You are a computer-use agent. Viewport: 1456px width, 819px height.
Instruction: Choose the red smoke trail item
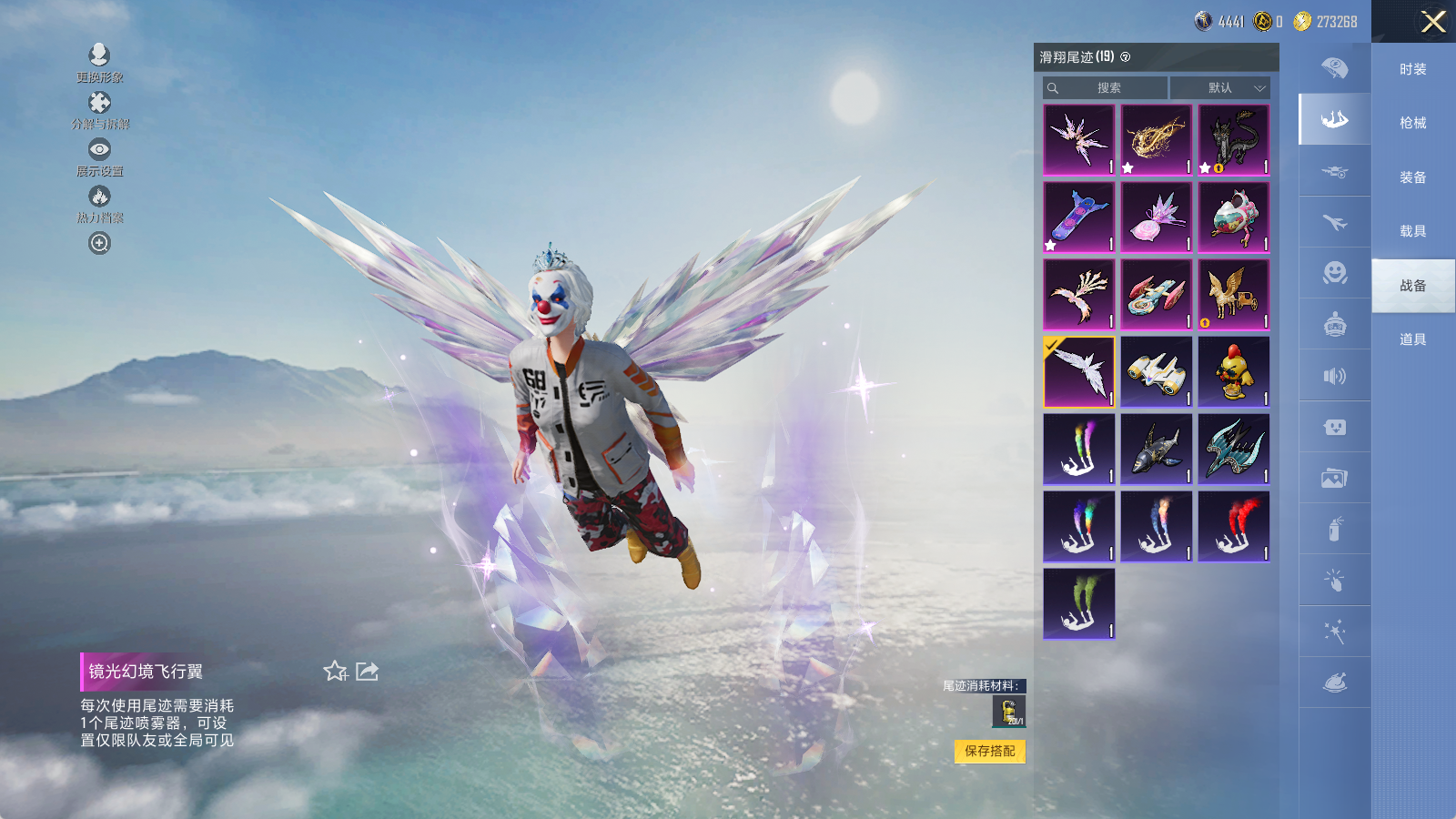click(x=1233, y=526)
